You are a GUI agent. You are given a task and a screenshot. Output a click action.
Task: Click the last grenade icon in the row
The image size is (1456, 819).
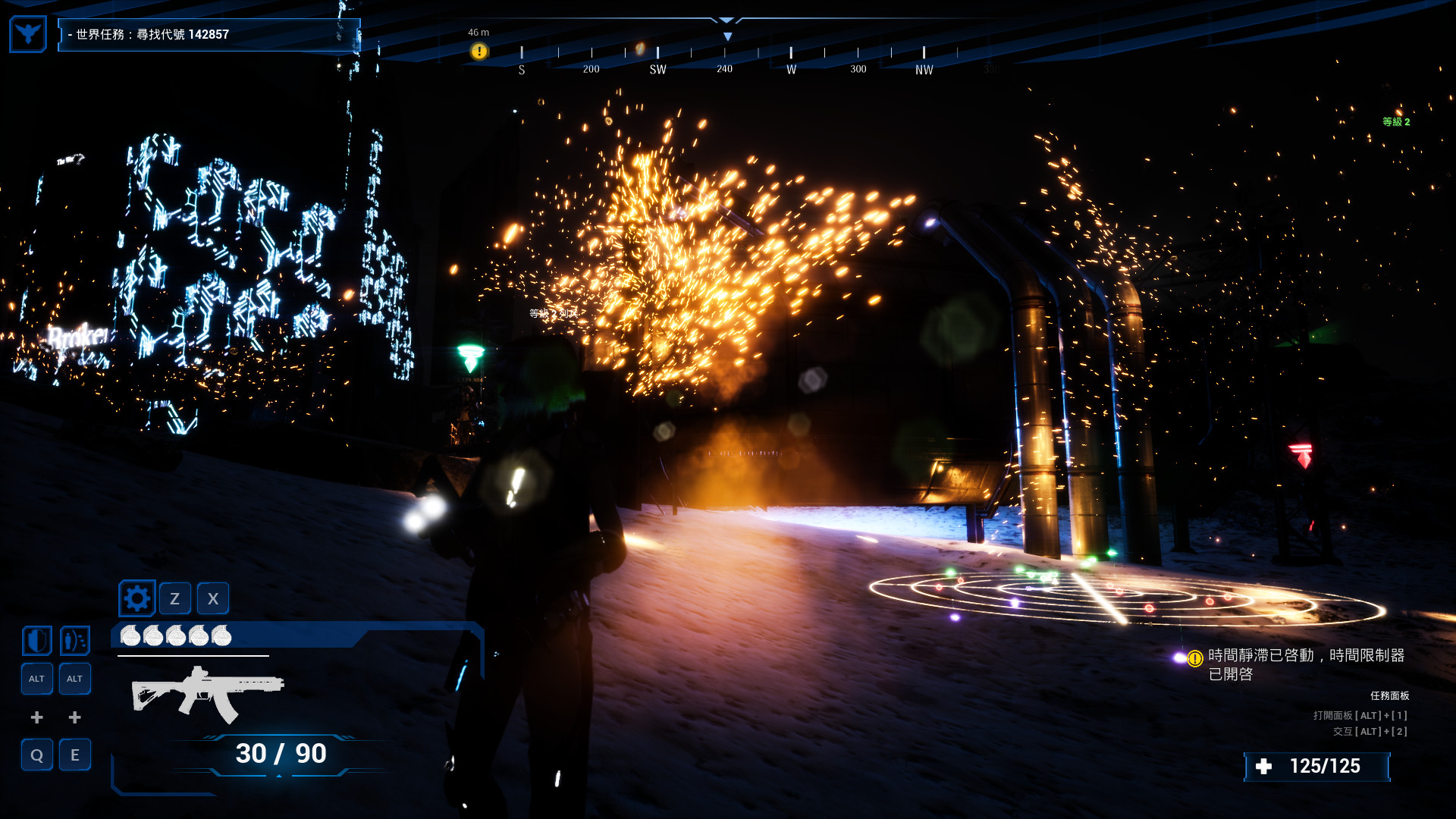222,636
